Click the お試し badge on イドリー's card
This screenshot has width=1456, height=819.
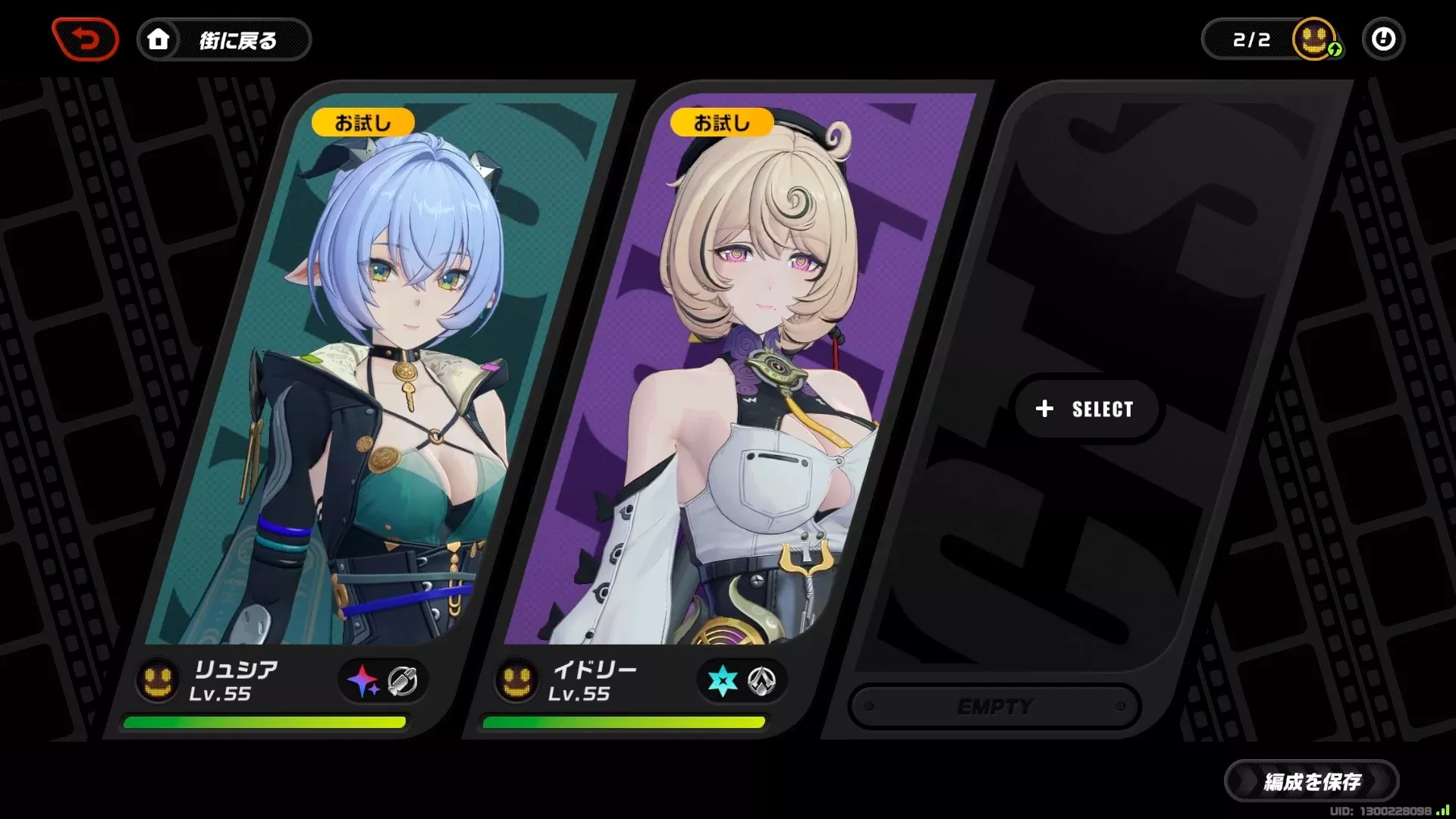[722, 122]
